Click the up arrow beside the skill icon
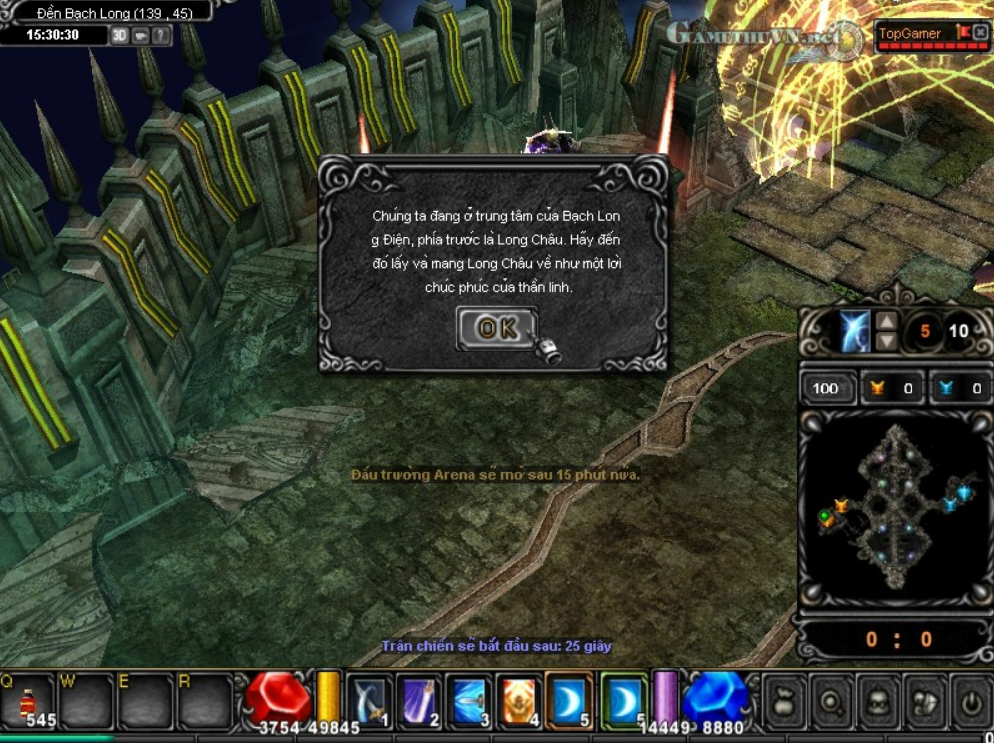The image size is (994, 743). tap(886, 322)
